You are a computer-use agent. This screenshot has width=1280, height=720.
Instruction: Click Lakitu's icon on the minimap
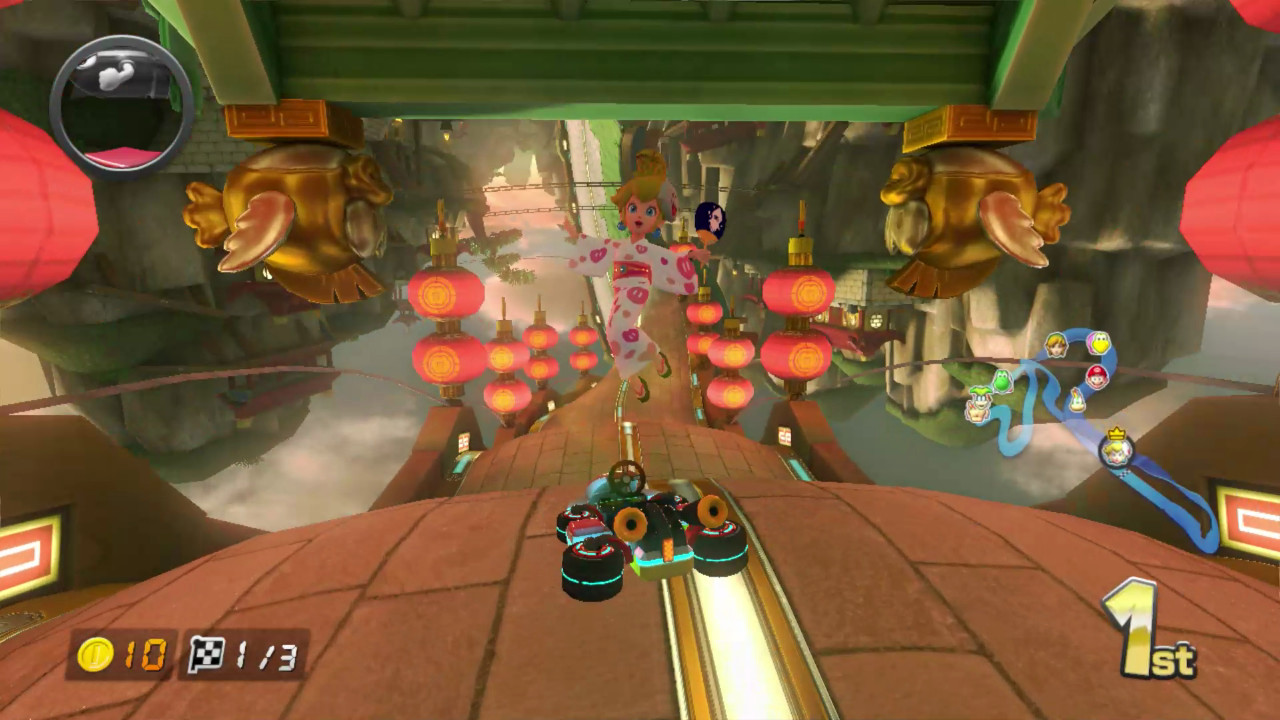pyautogui.click(x=1076, y=400)
